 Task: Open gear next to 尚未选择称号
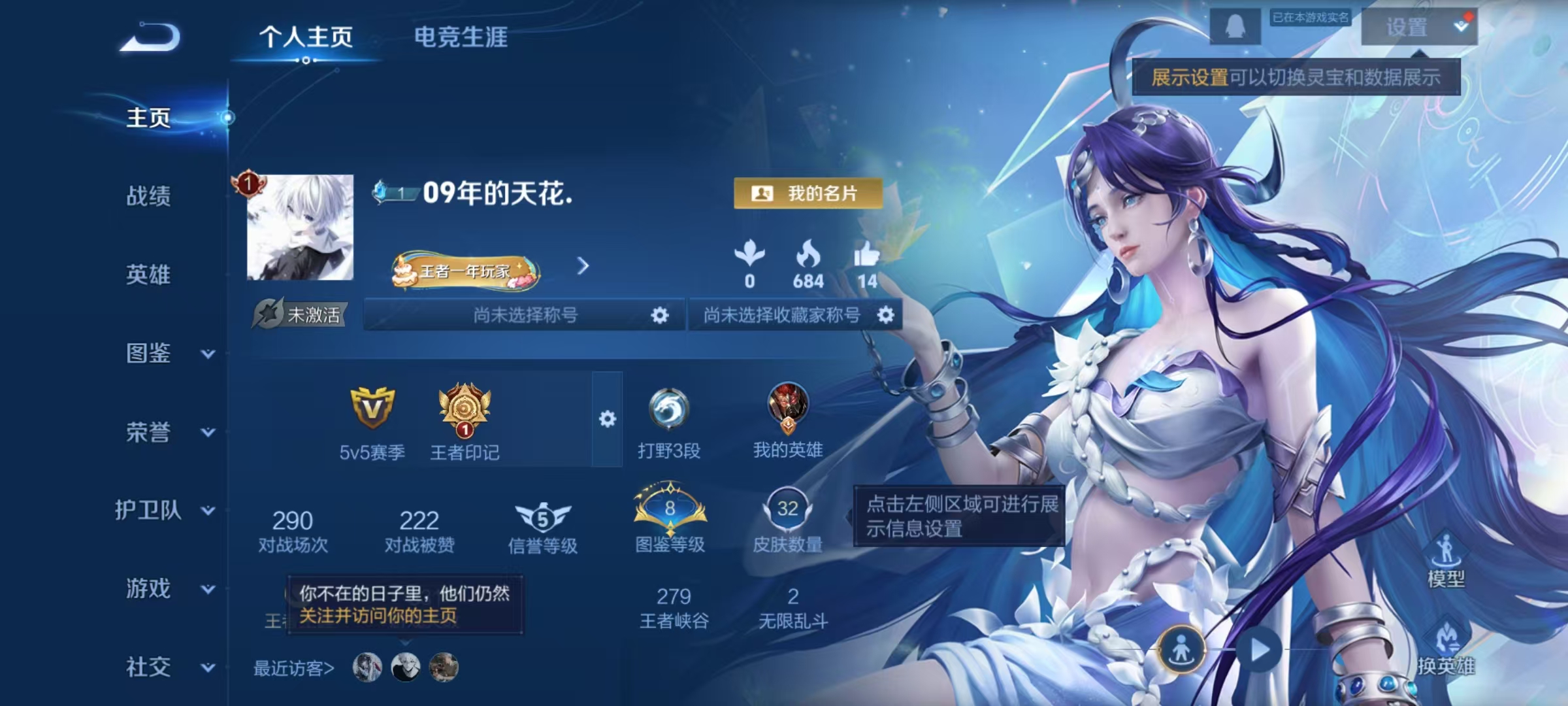point(659,314)
